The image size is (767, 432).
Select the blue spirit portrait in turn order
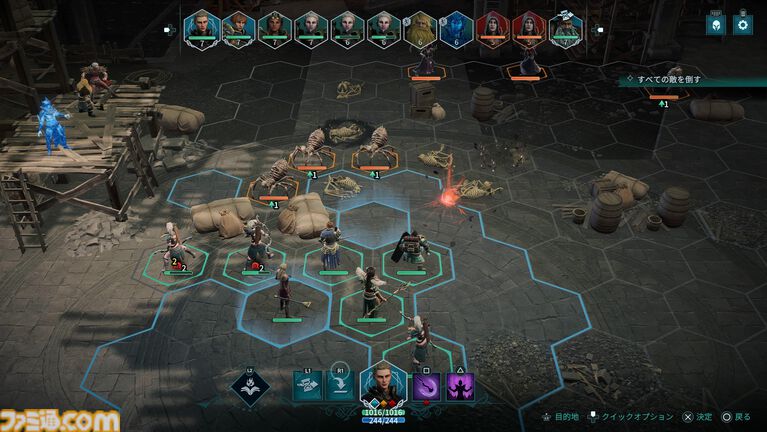point(454,27)
